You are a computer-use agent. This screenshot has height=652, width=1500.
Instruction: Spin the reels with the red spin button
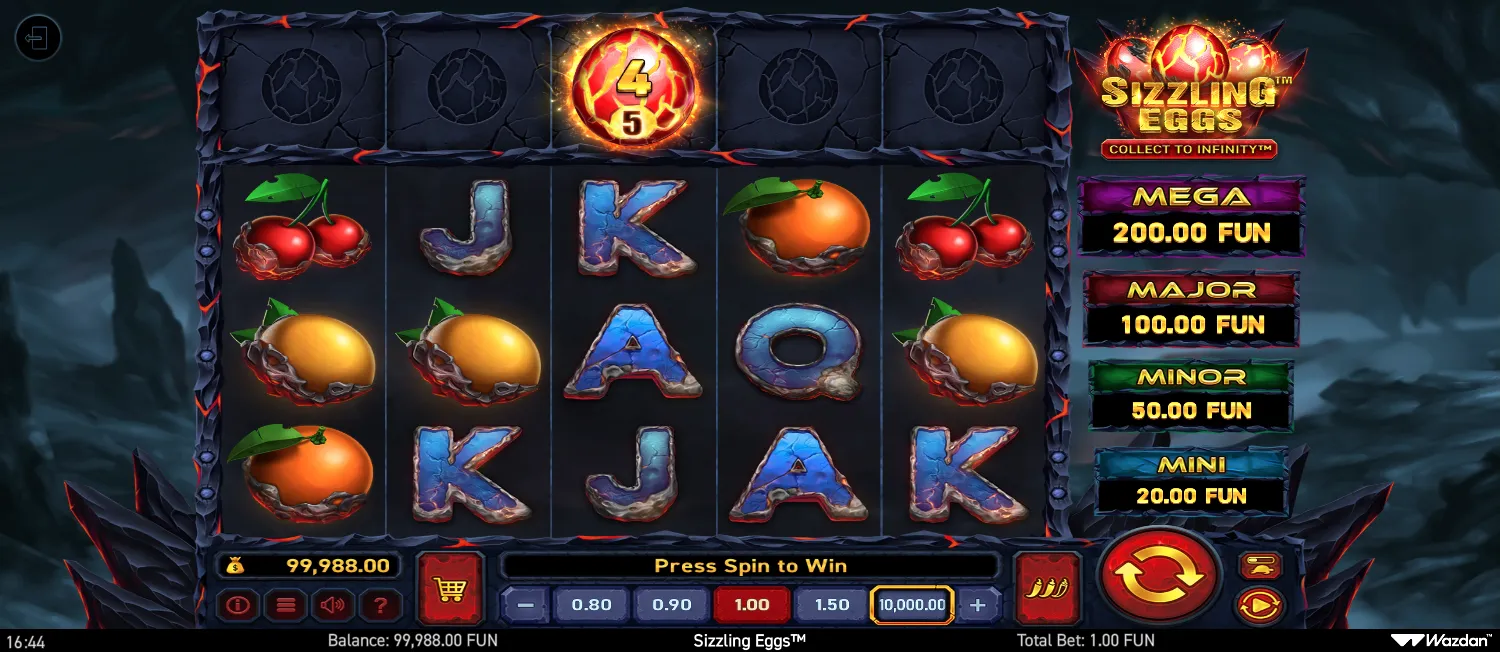click(x=1158, y=575)
